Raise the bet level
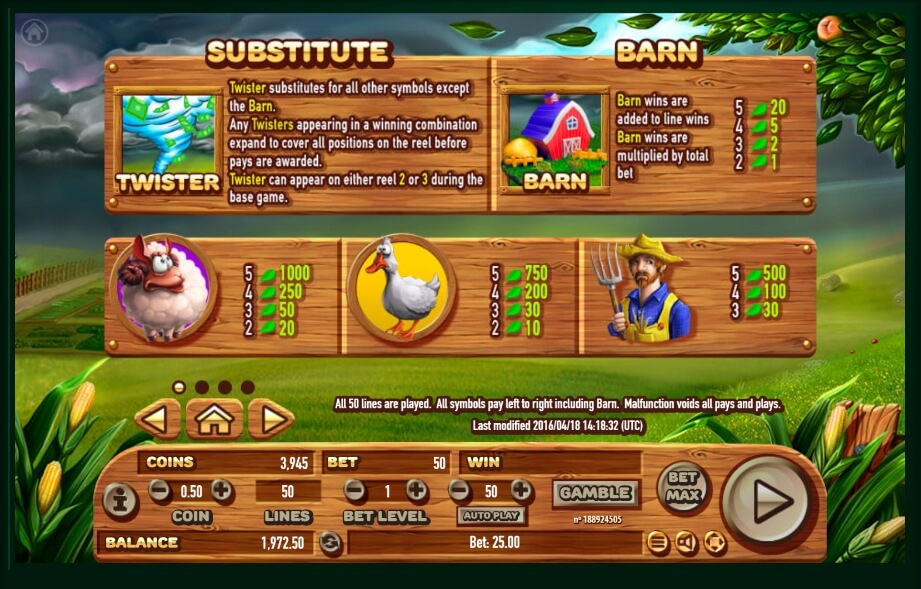This screenshot has width=921, height=589. click(416, 490)
